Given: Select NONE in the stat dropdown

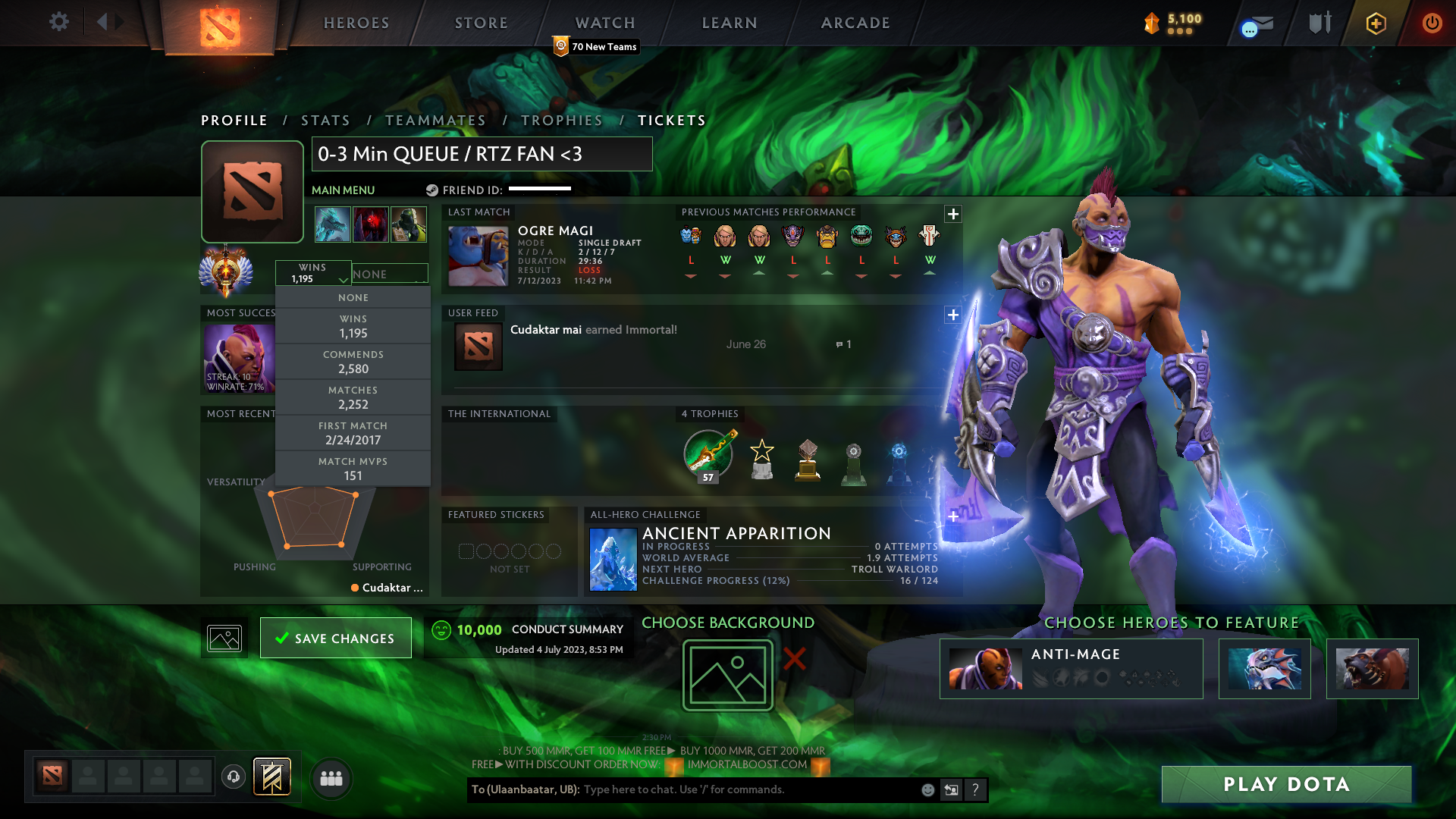Looking at the screenshot, I should pyautogui.click(x=353, y=297).
